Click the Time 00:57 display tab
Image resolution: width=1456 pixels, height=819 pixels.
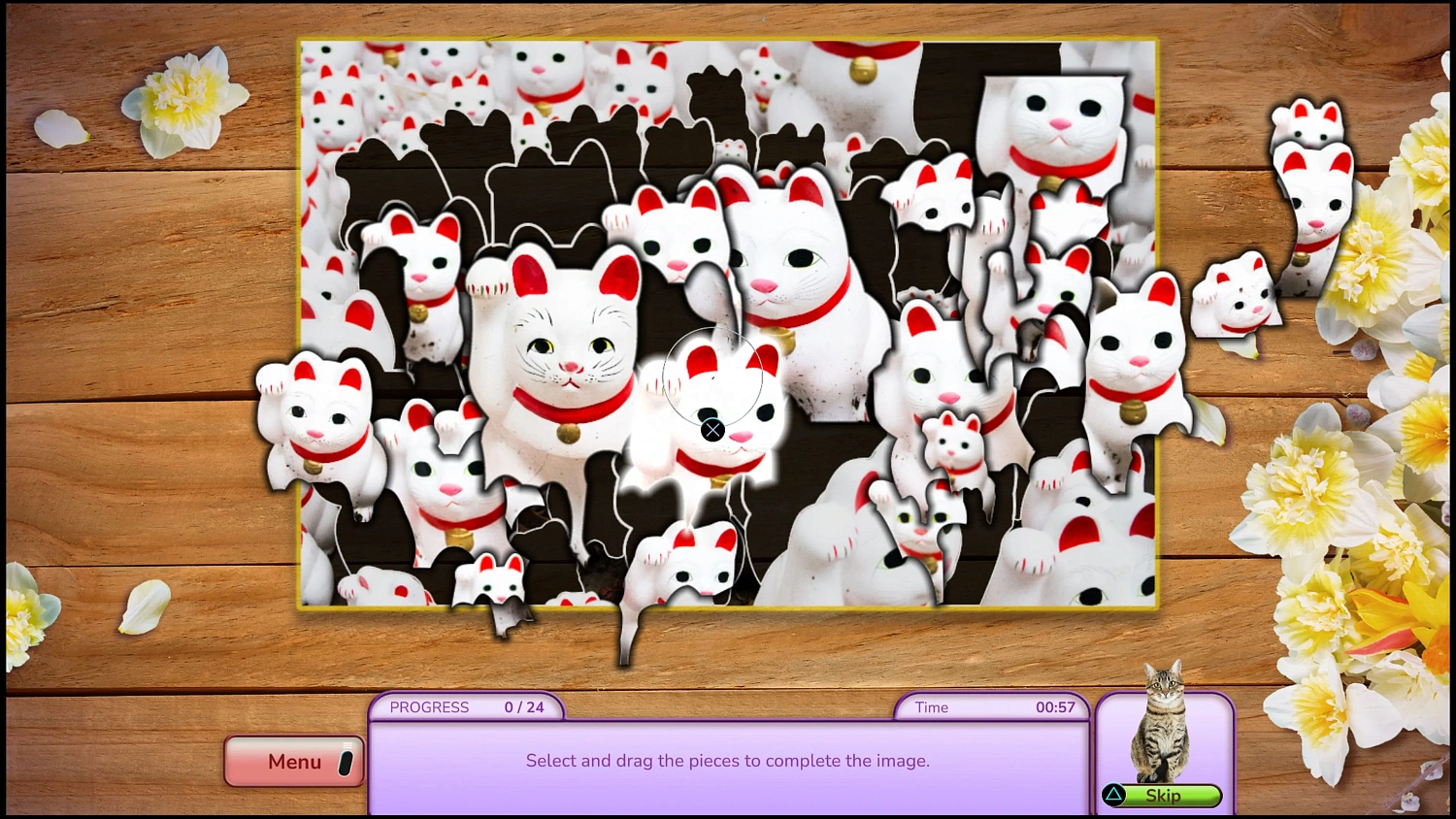pos(992,707)
